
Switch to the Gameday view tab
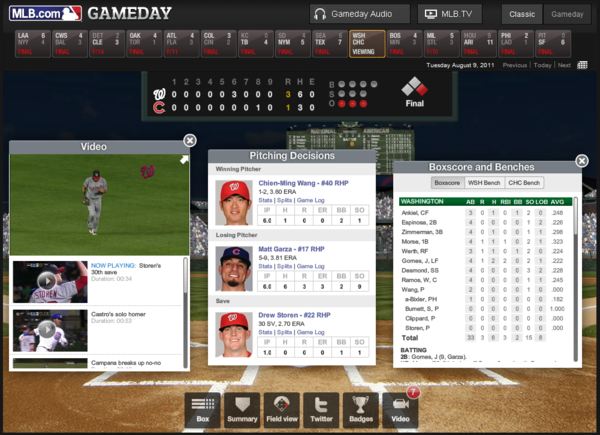click(x=568, y=14)
